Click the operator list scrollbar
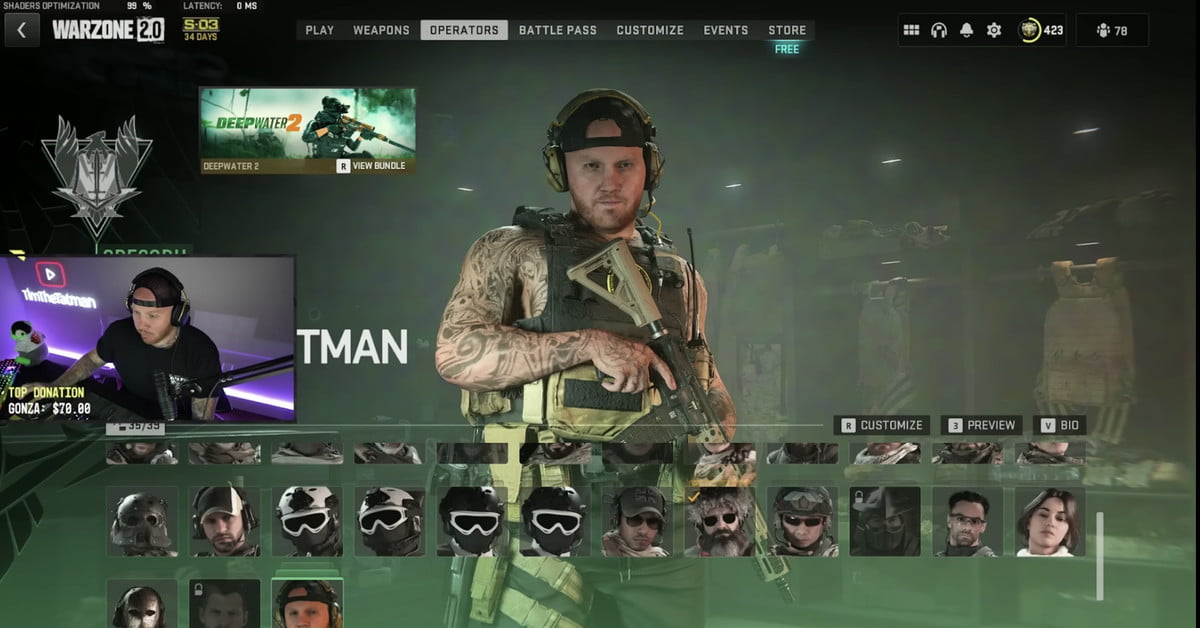Screen dimensions: 1200x628 (x=1100, y=555)
